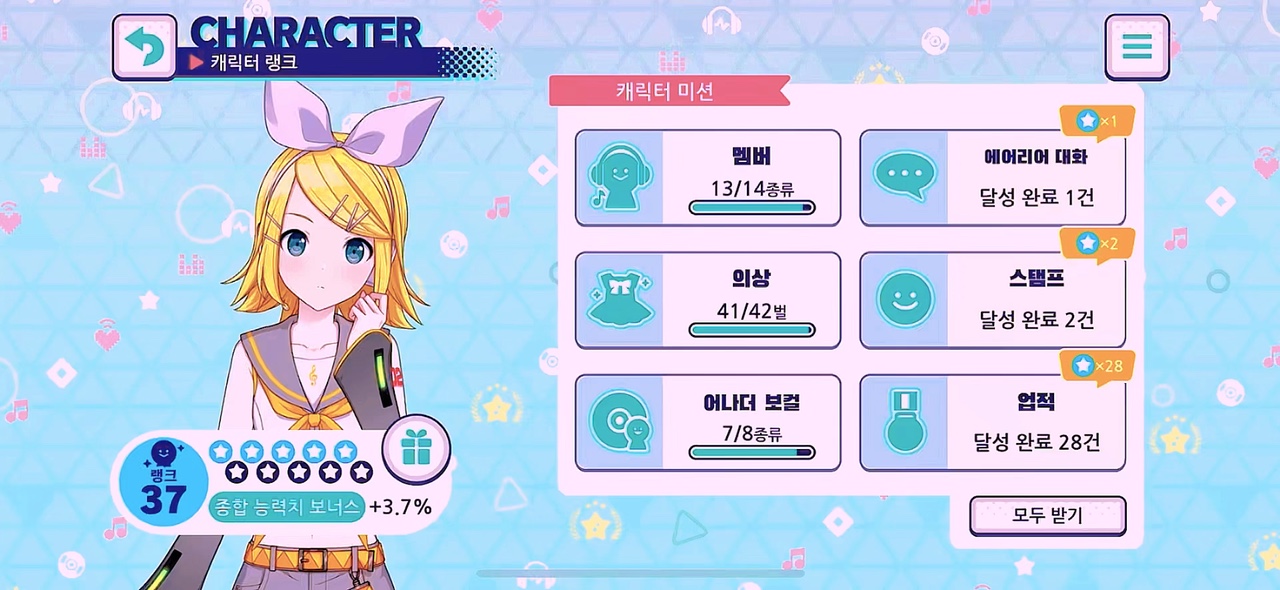
Task: Open the gift box rank rewards
Action: [x=416, y=450]
